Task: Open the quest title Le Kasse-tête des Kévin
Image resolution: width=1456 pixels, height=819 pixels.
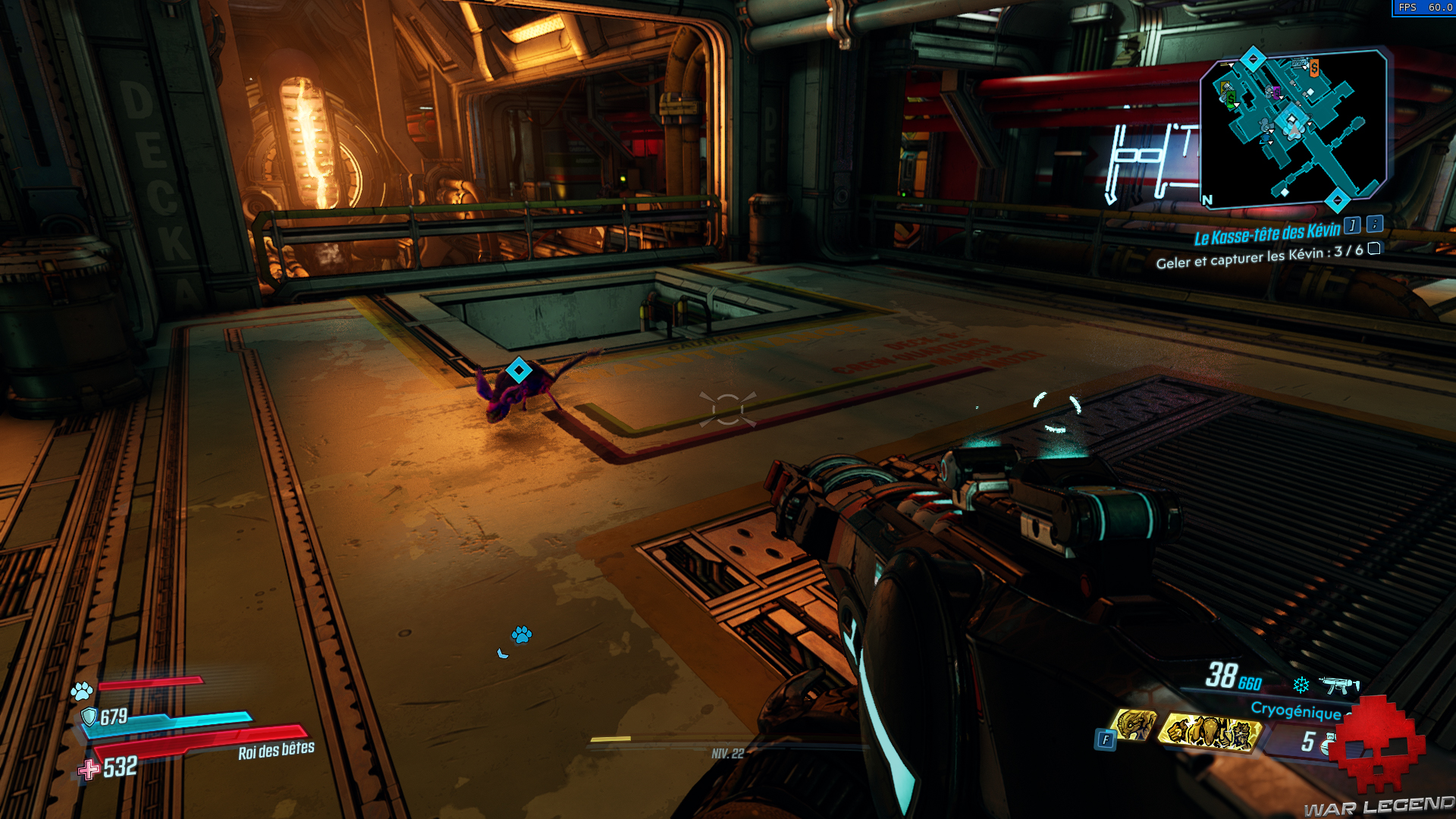Action: (x=1266, y=234)
